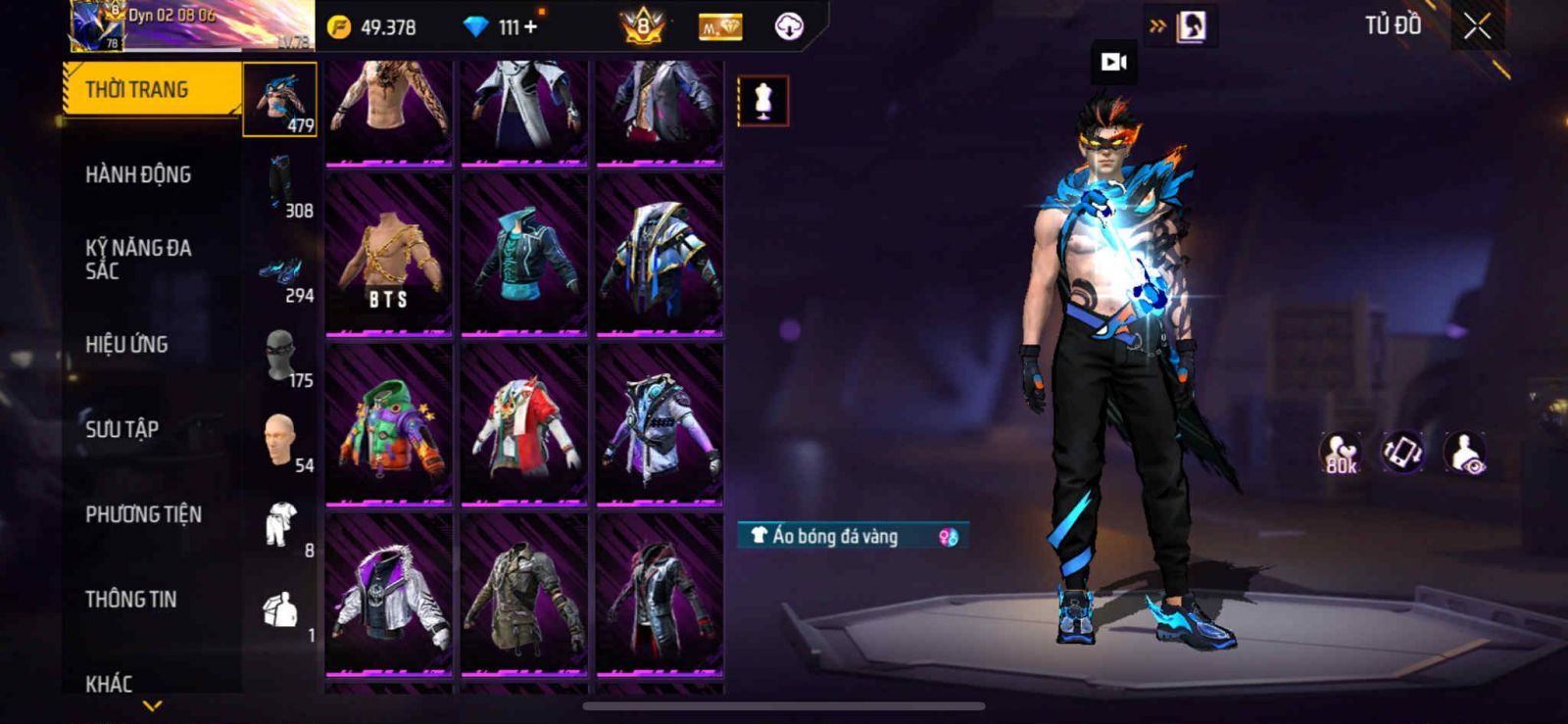Select the olive military jacket
1568x724 pixels.
pos(524,595)
